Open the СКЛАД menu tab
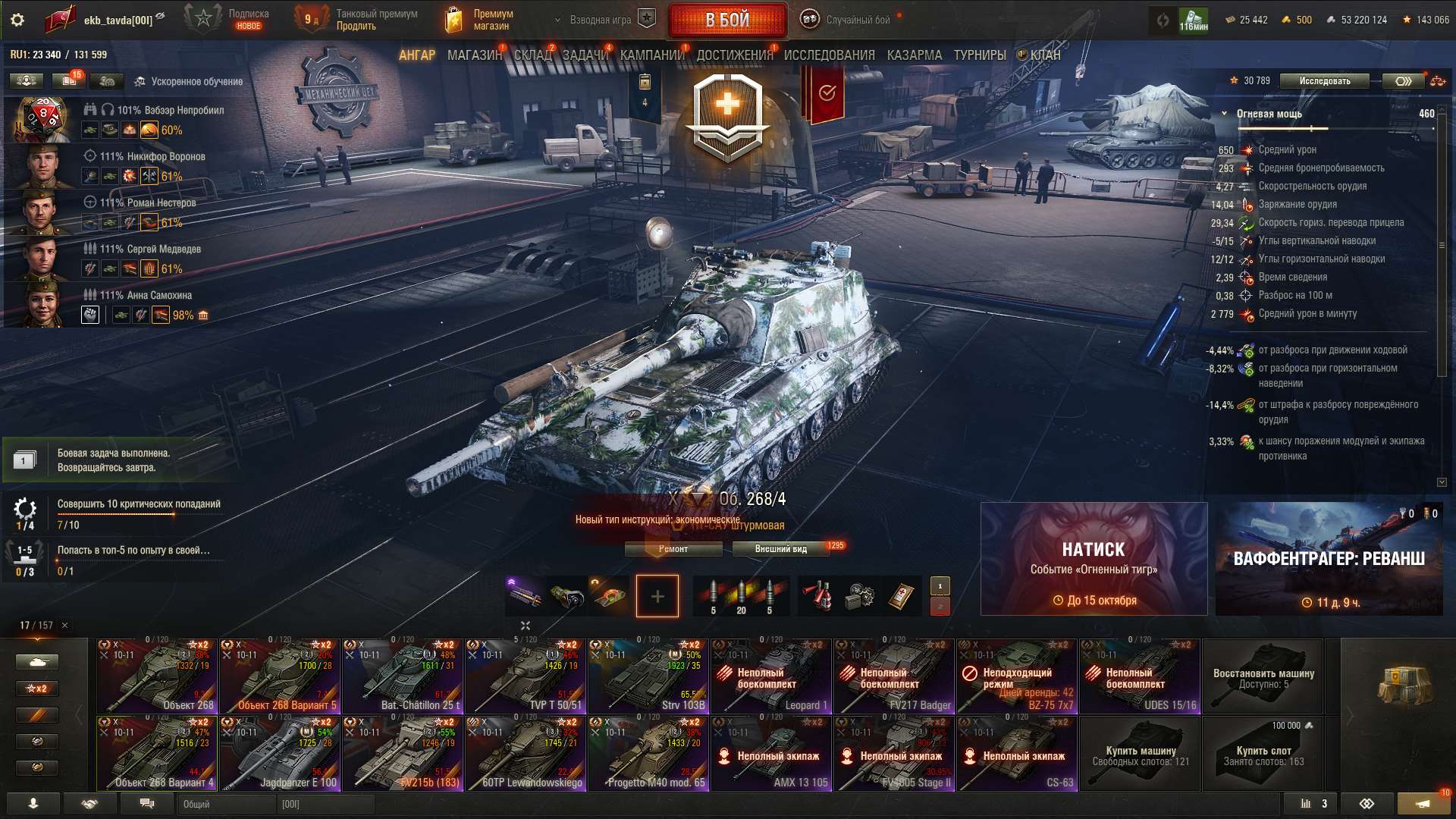This screenshot has width=1456, height=819. [x=531, y=55]
